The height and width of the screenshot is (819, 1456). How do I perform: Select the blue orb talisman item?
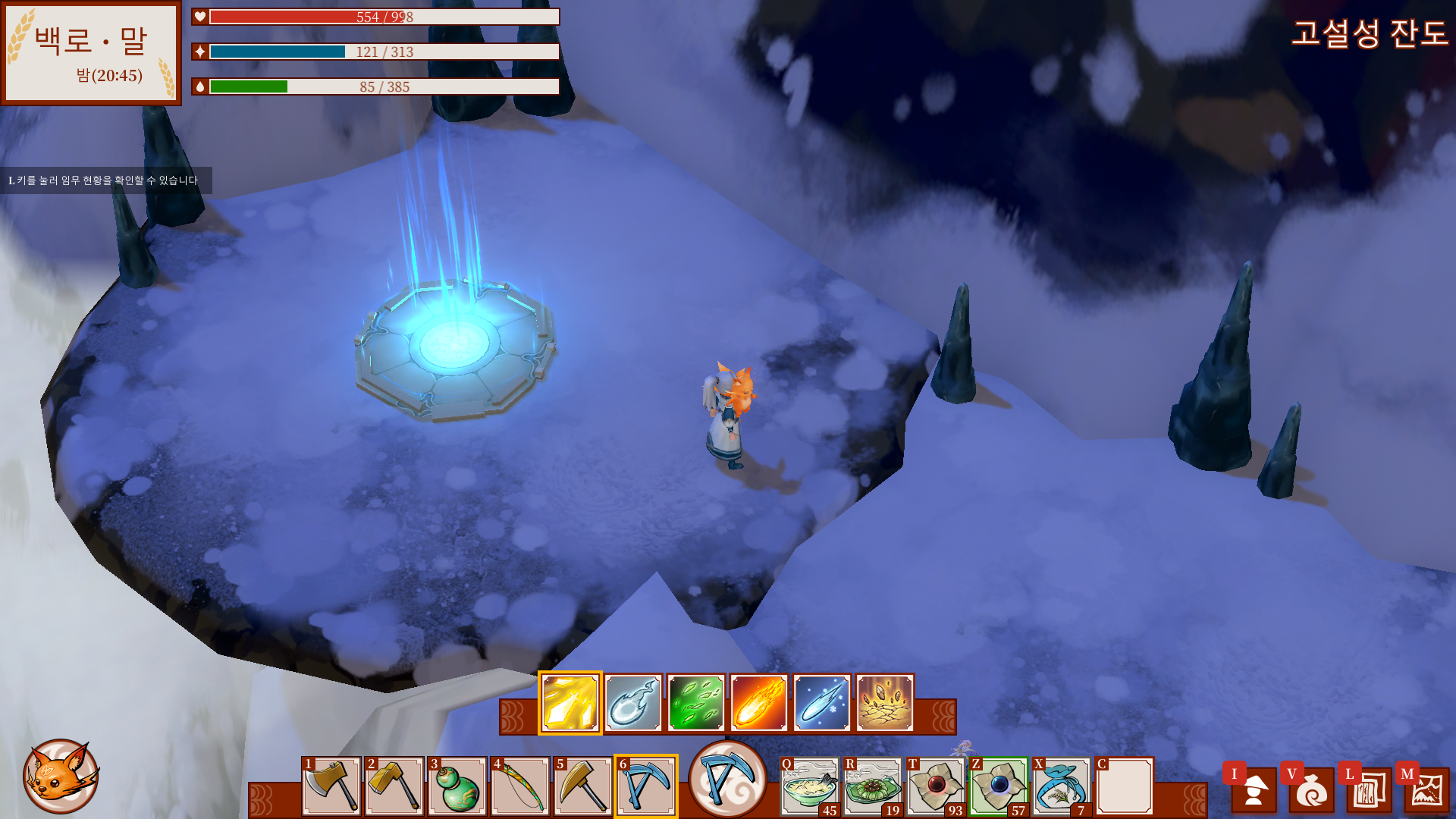pos(999,786)
